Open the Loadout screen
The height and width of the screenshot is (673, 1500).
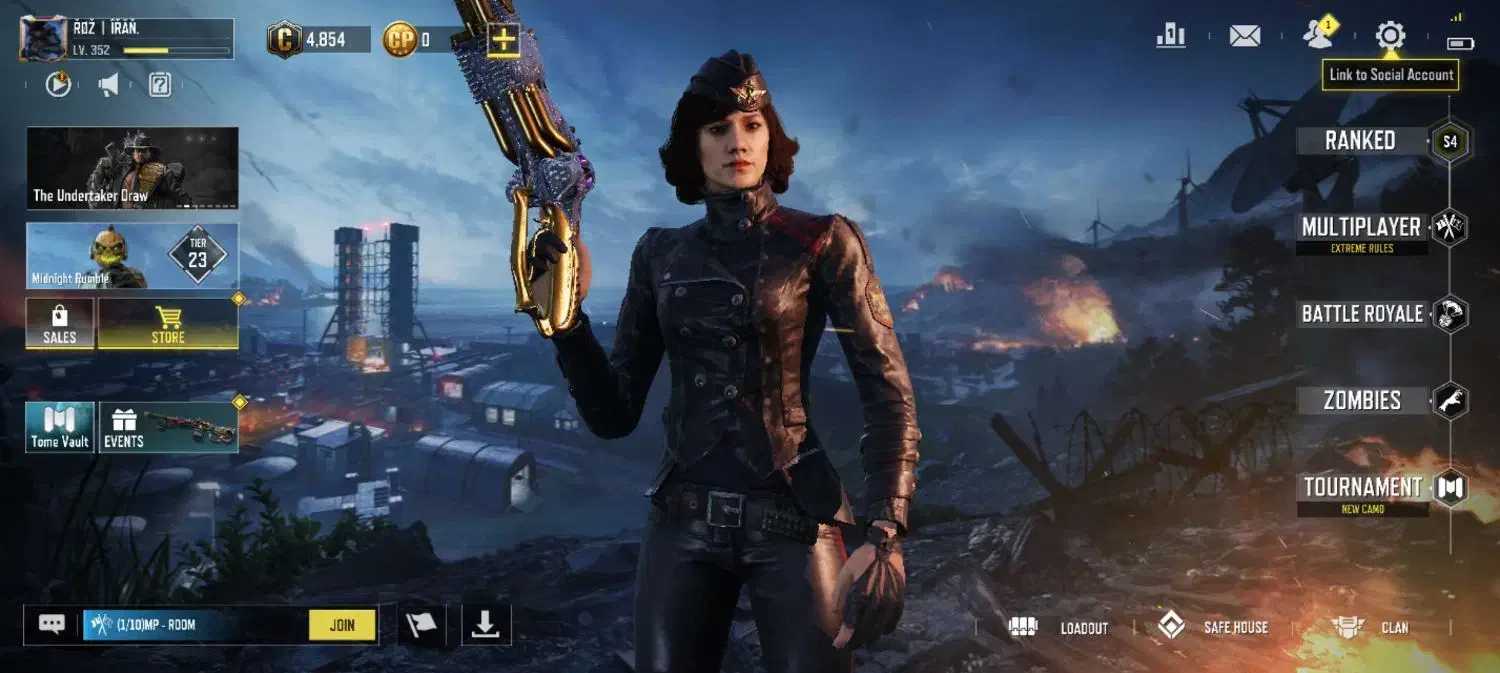(1062, 628)
